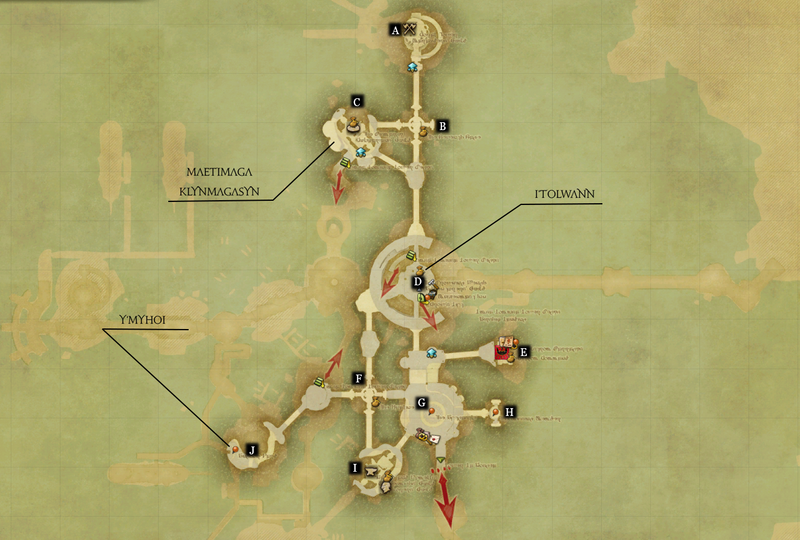Select map marker H
Viewport: 800px width, 540px height.
[510, 411]
